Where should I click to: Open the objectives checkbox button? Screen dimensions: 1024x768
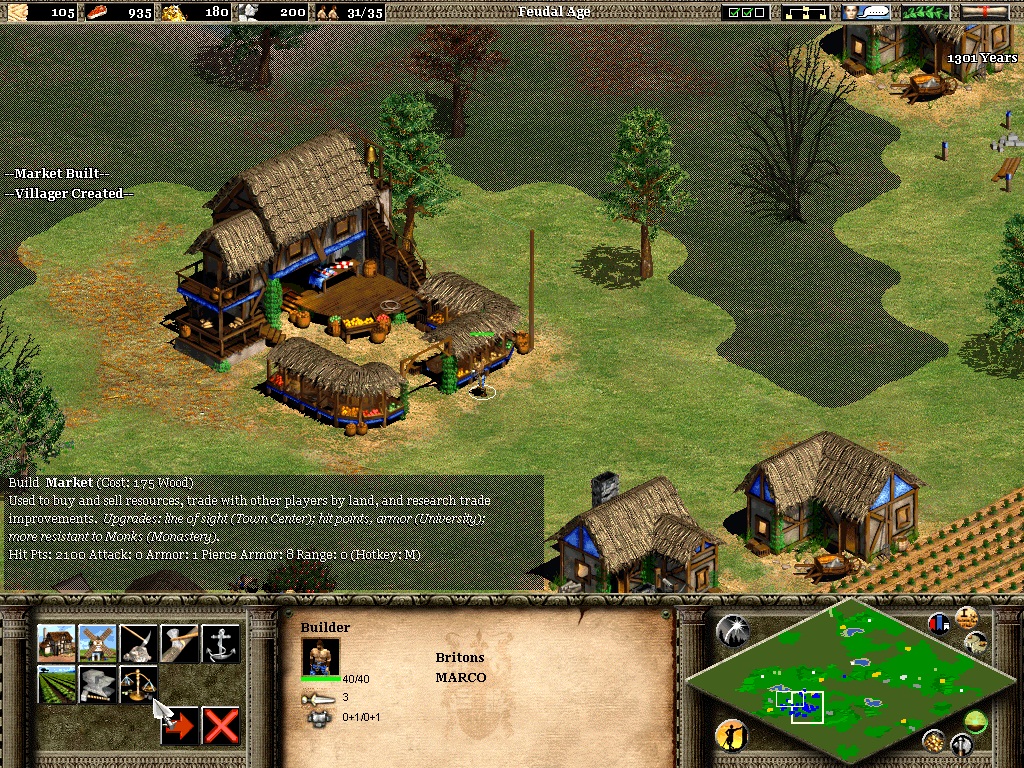(747, 12)
